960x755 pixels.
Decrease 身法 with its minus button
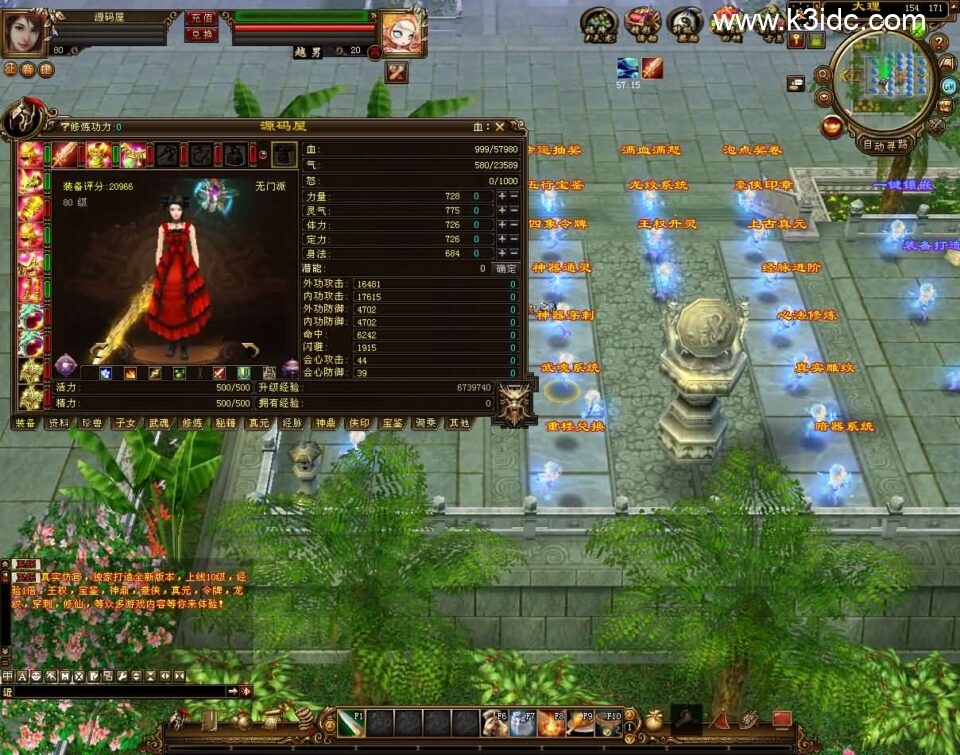pyautogui.click(x=514, y=253)
